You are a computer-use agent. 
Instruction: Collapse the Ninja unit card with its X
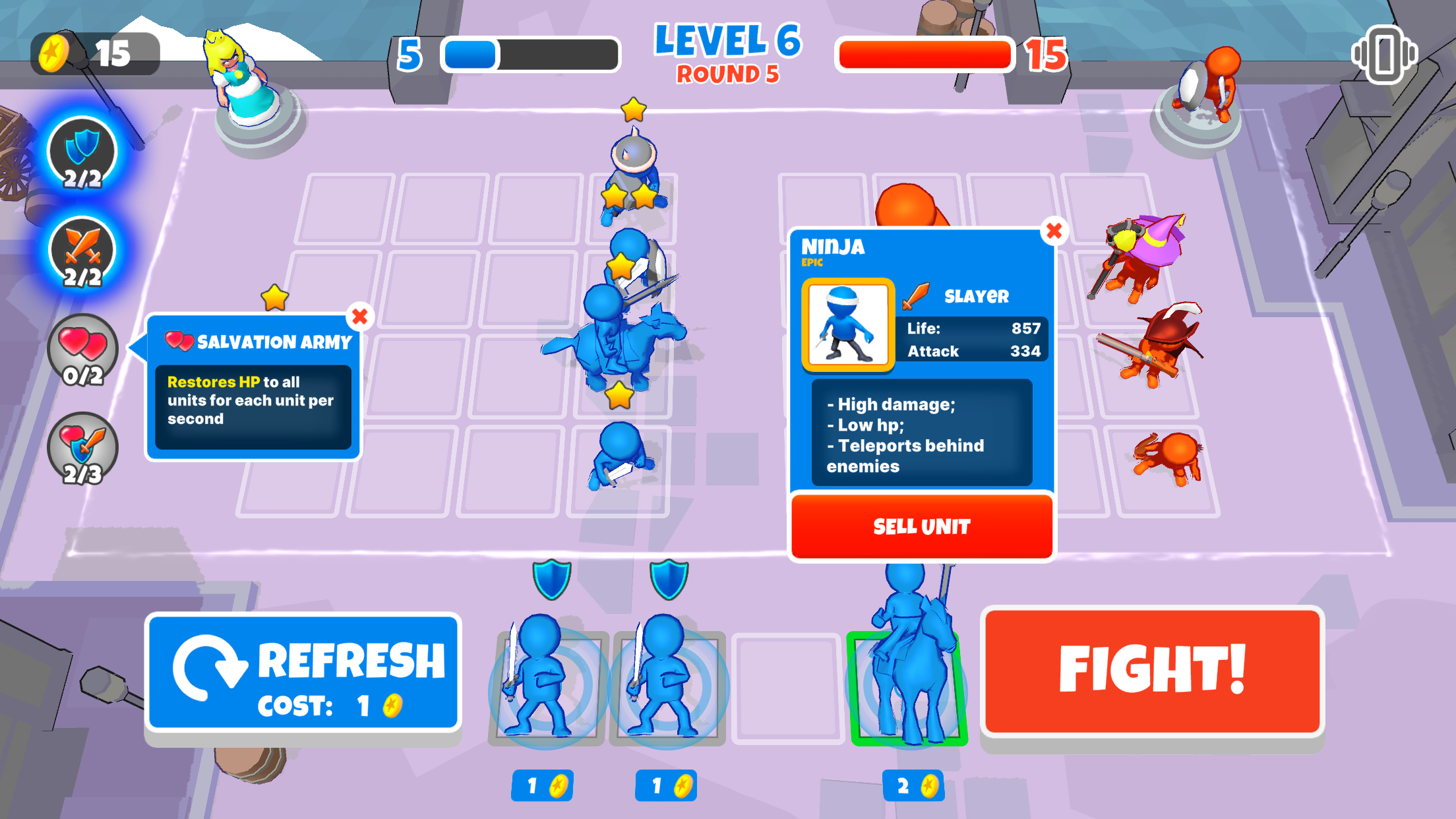click(1054, 231)
